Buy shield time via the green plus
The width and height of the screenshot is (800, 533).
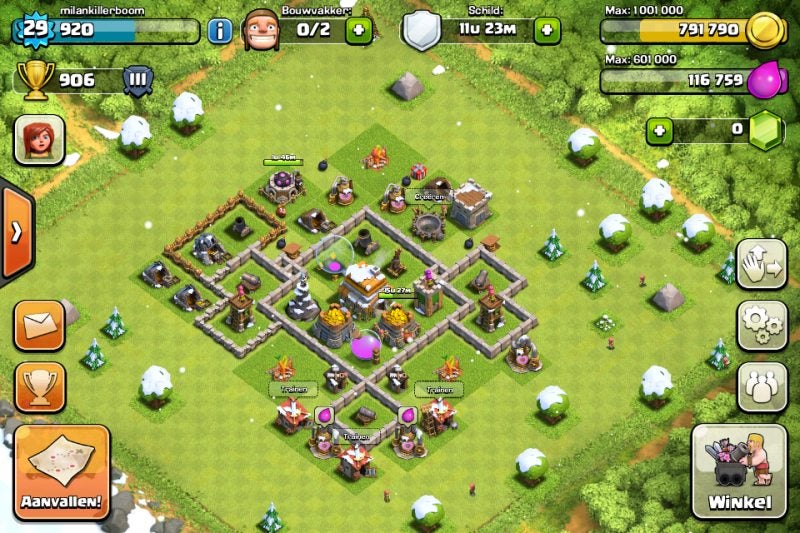(547, 30)
